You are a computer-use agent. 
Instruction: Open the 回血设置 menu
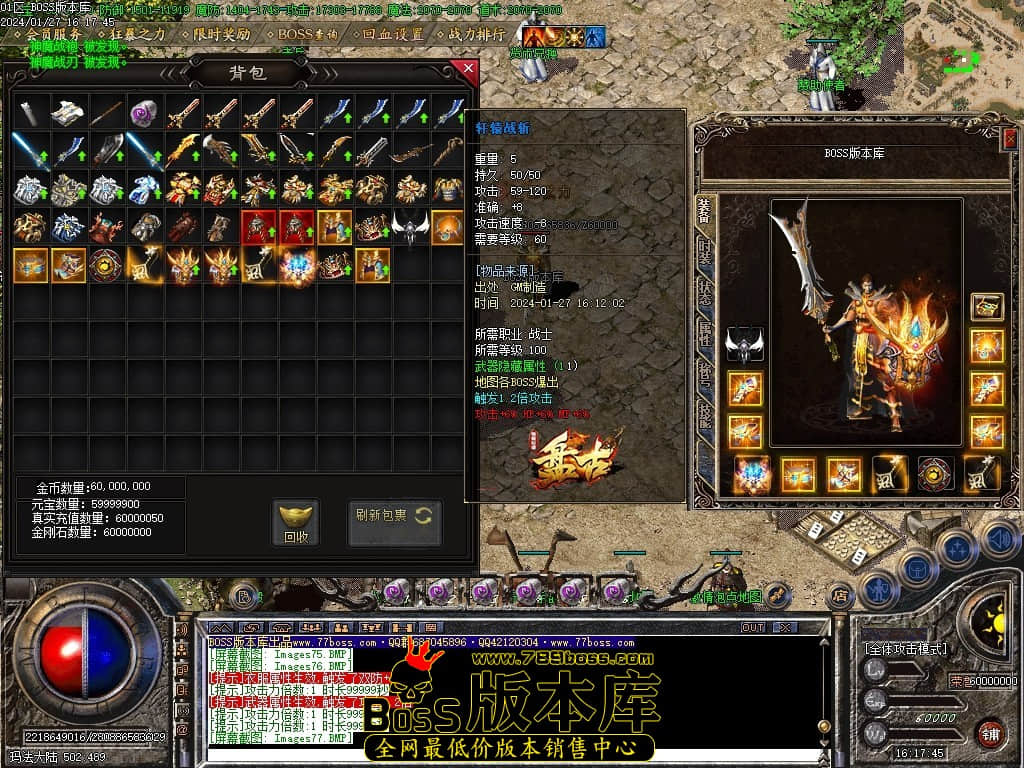[393, 33]
